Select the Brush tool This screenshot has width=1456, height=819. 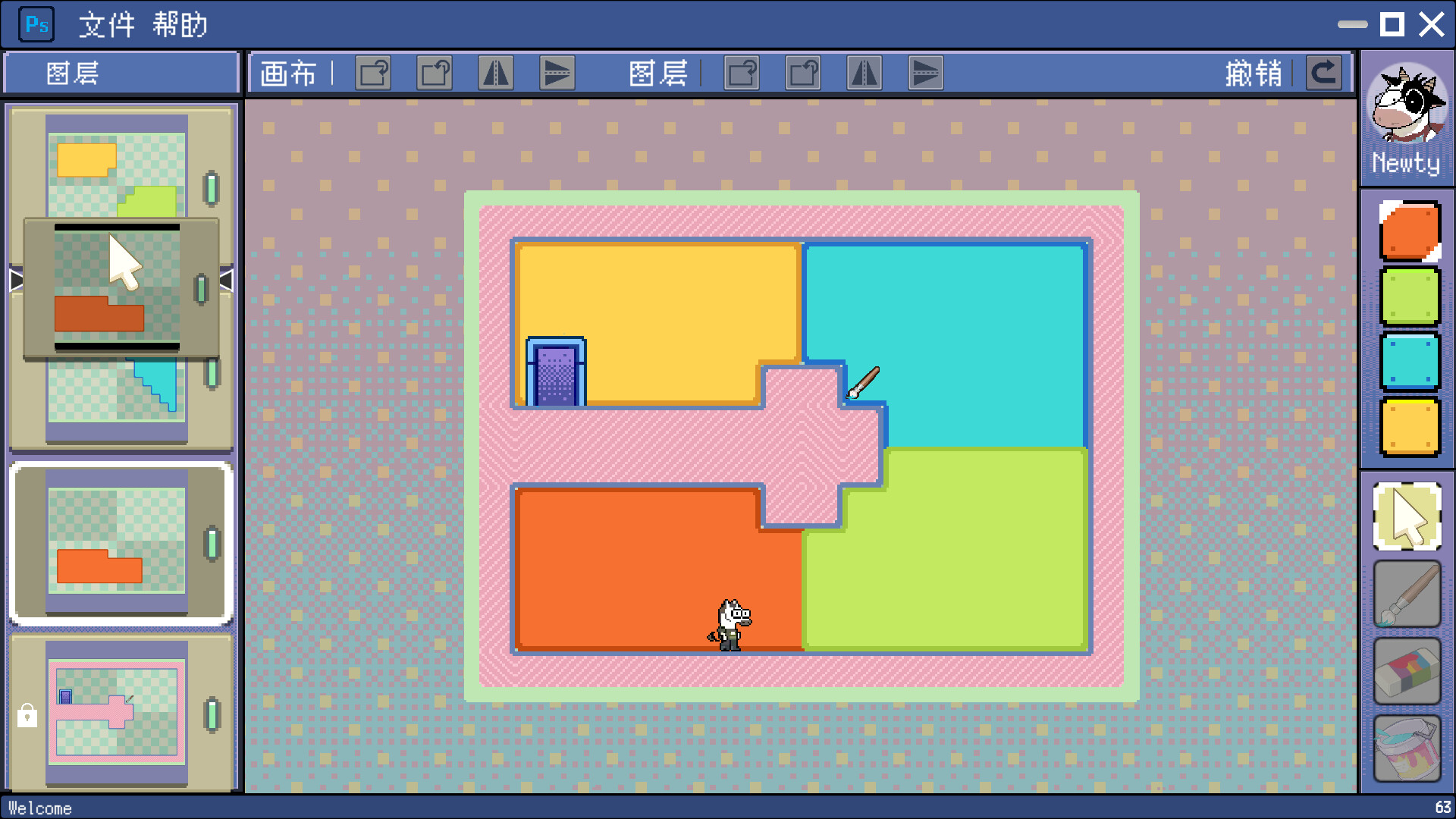(x=1406, y=595)
